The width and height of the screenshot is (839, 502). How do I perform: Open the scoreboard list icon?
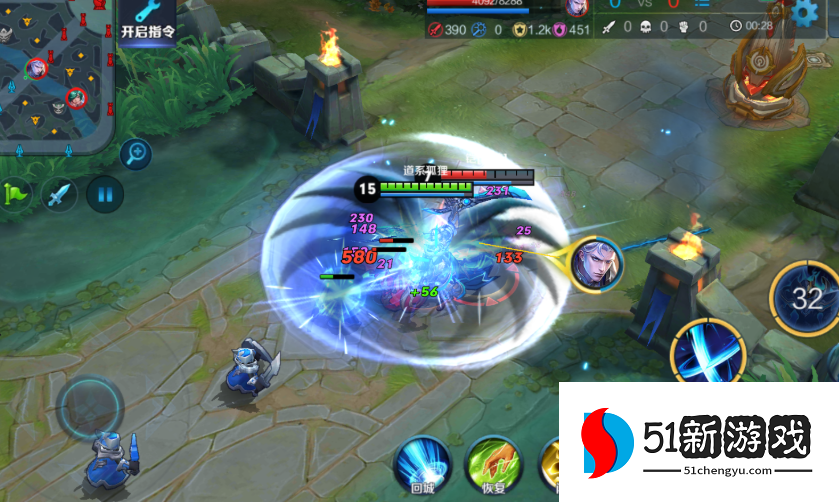(702, 5)
